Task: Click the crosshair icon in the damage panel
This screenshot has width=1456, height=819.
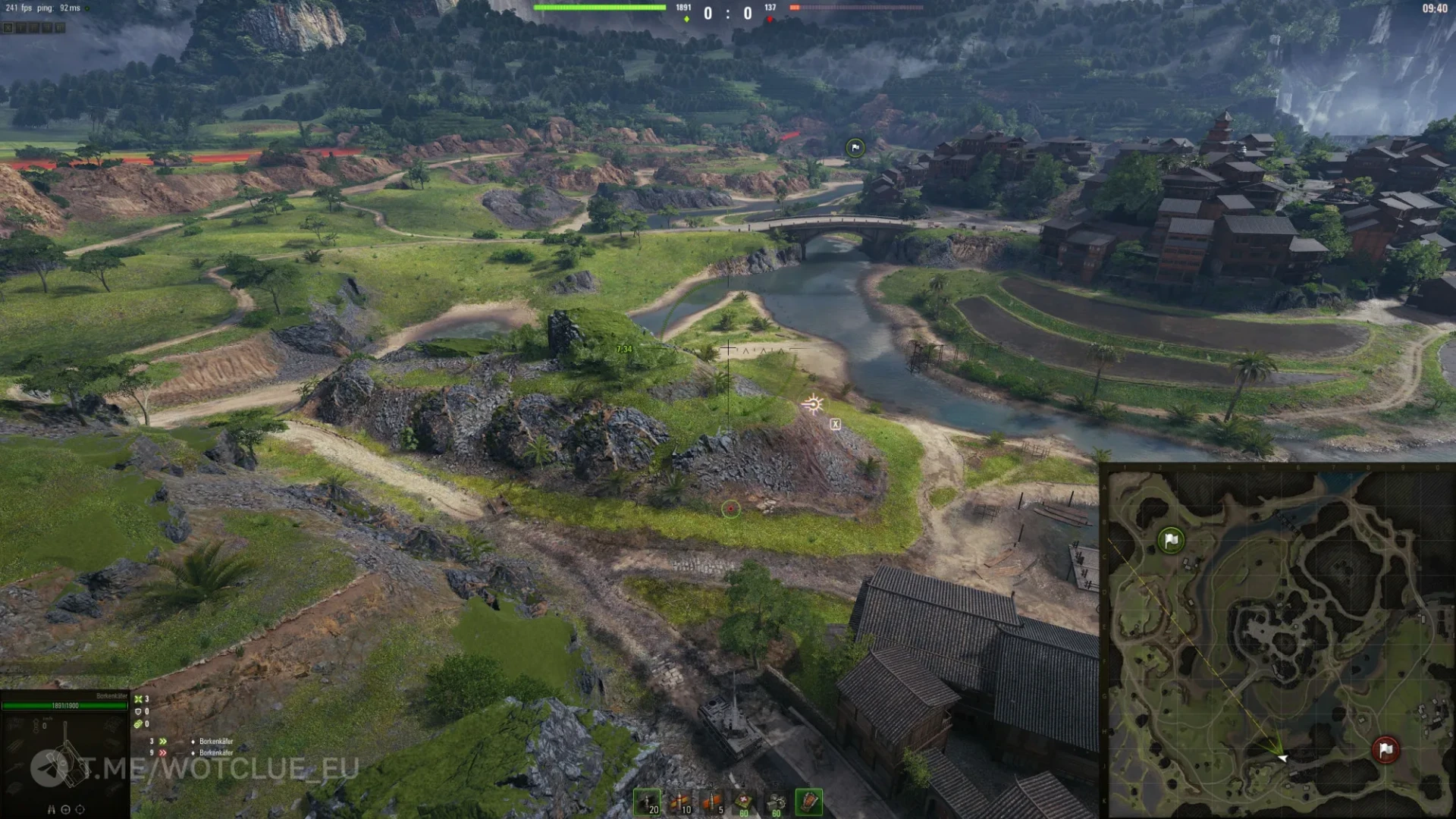Action: 80,809
